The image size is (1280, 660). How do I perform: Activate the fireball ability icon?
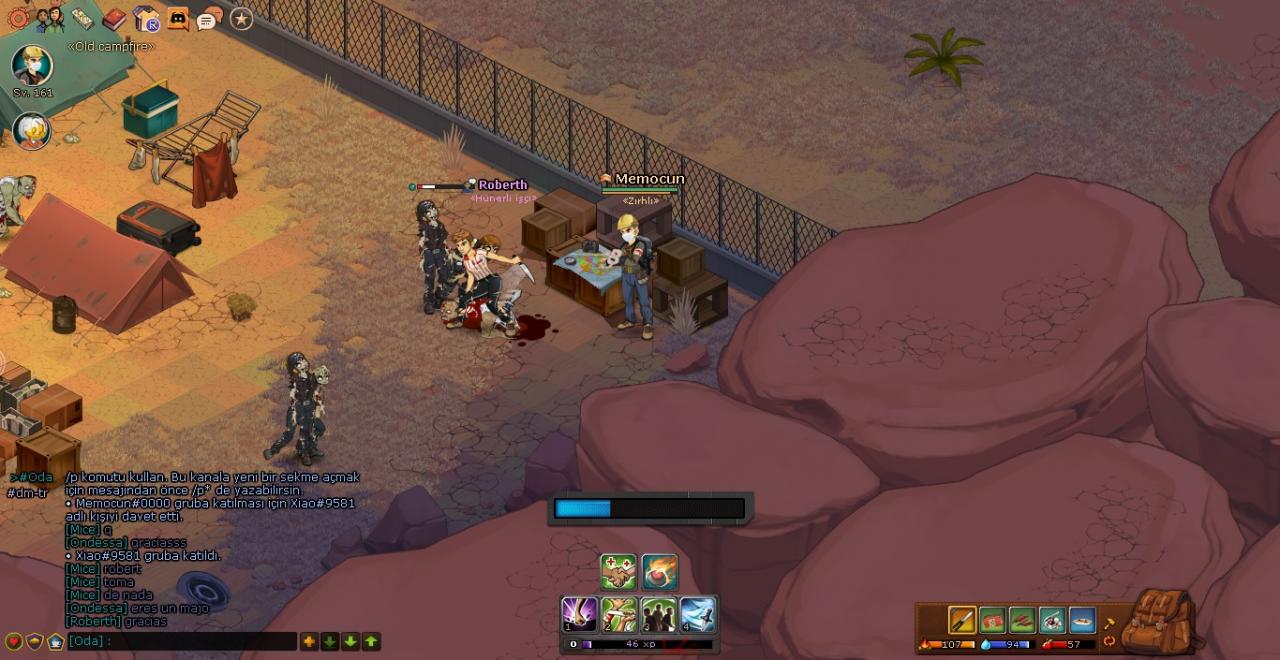pos(660,572)
